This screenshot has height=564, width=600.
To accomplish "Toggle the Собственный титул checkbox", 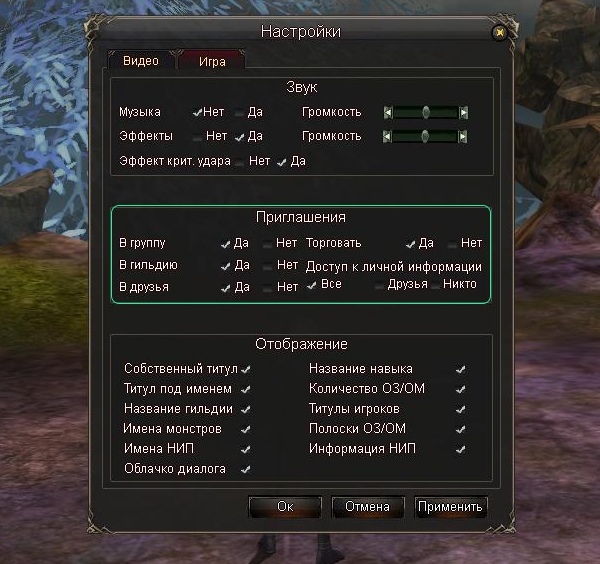I will (x=246, y=369).
